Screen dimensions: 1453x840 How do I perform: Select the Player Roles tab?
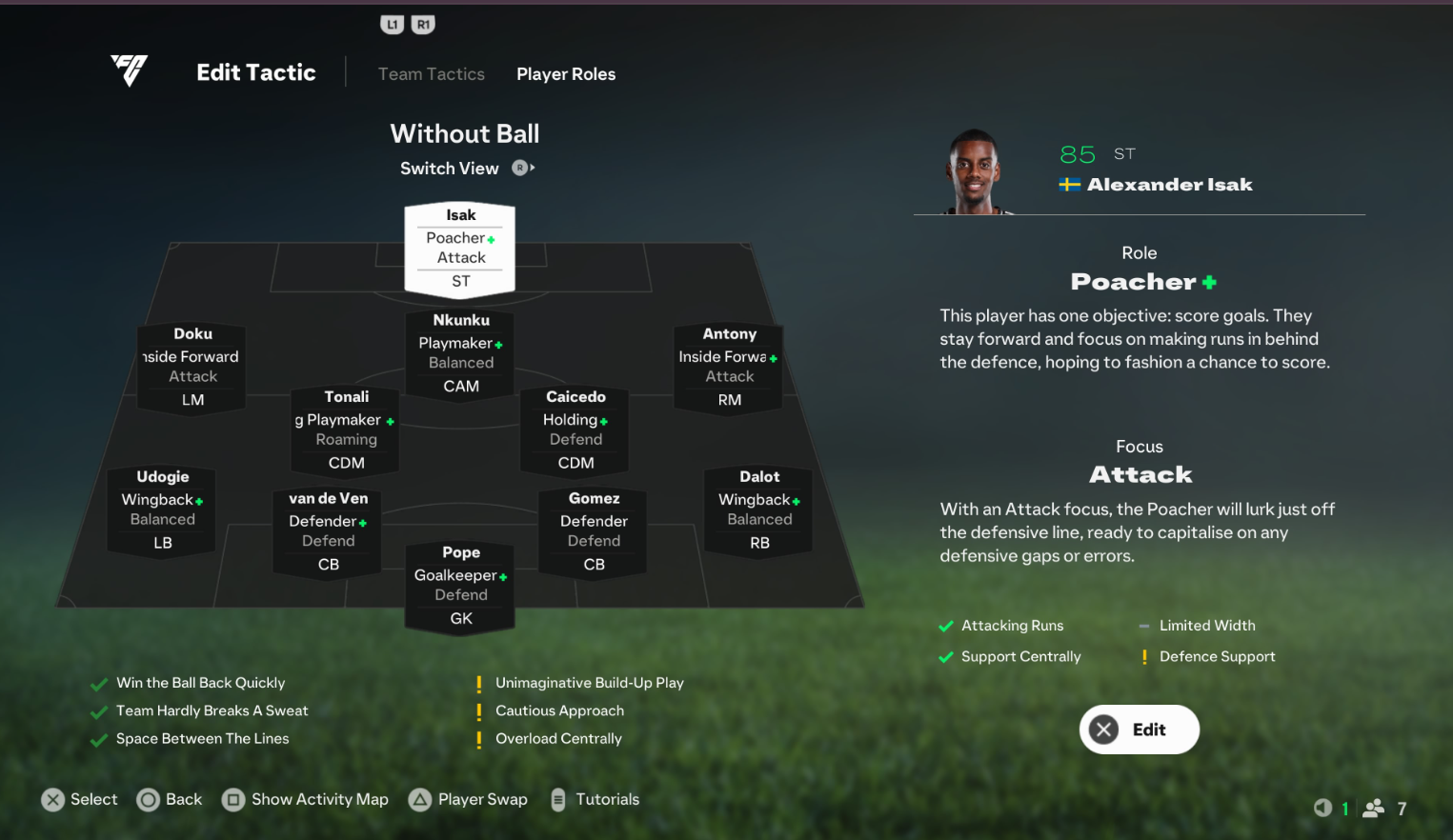pyautogui.click(x=566, y=73)
